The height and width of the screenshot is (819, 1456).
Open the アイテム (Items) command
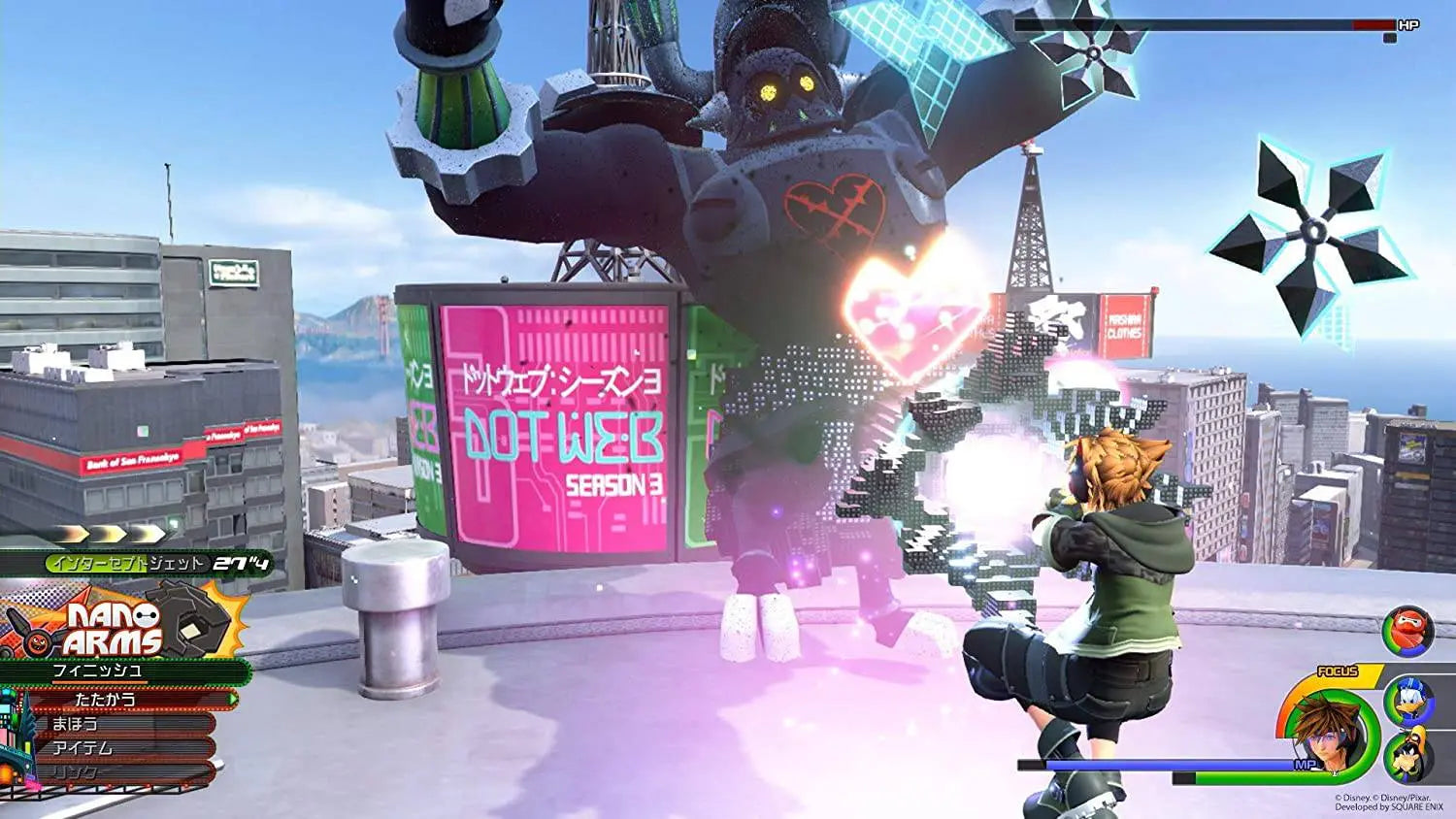(x=81, y=746)
